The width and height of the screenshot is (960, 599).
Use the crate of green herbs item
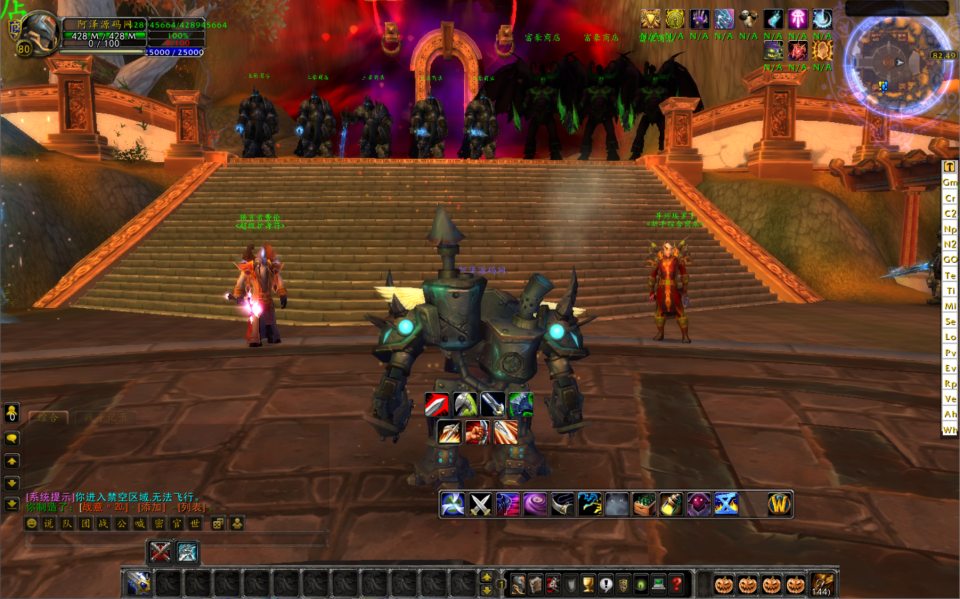click(644, 504)
